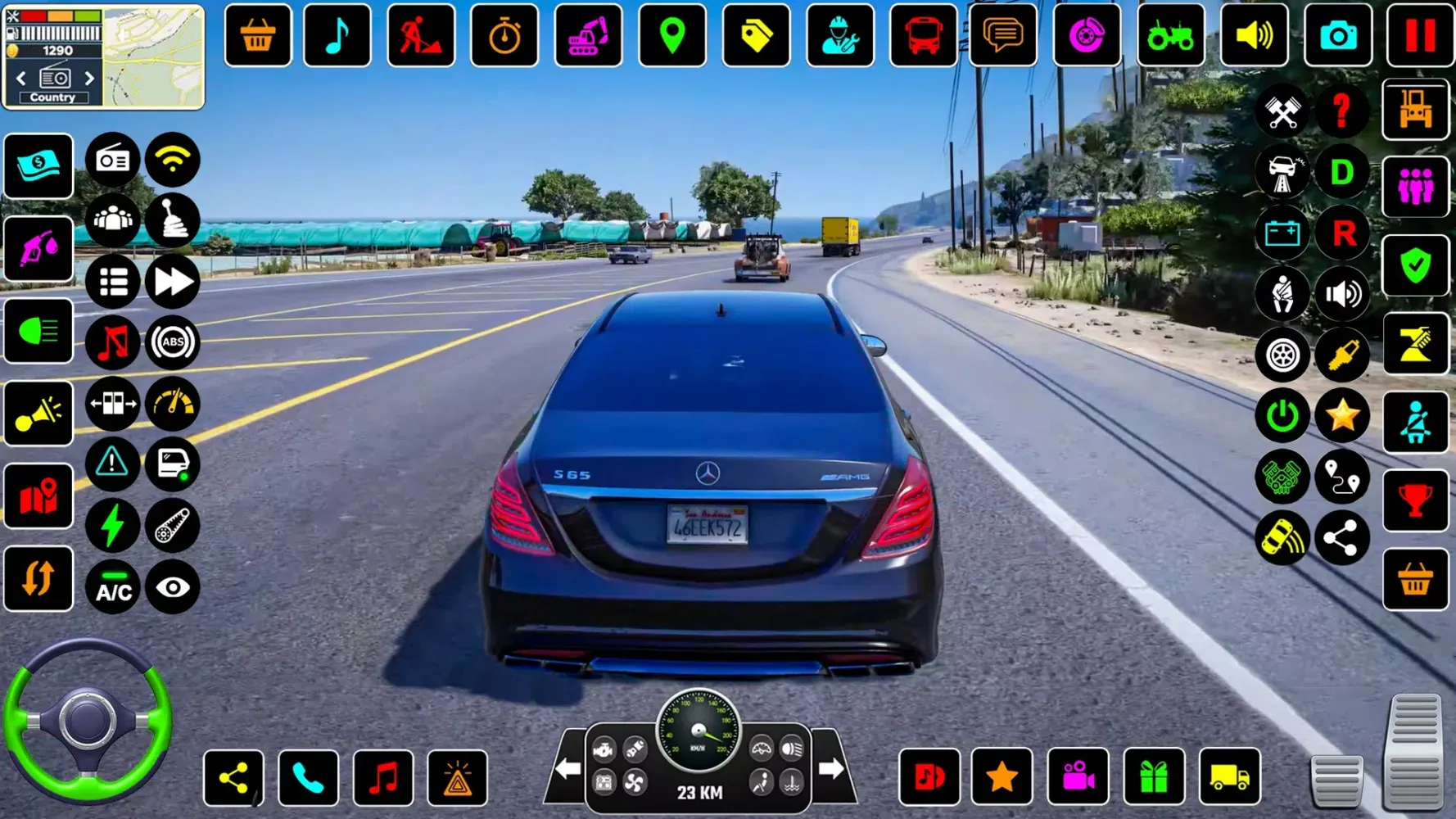The image size is (1456, 819).
Task: Open the minimap in the corner
Action: [x=153, y=57]
